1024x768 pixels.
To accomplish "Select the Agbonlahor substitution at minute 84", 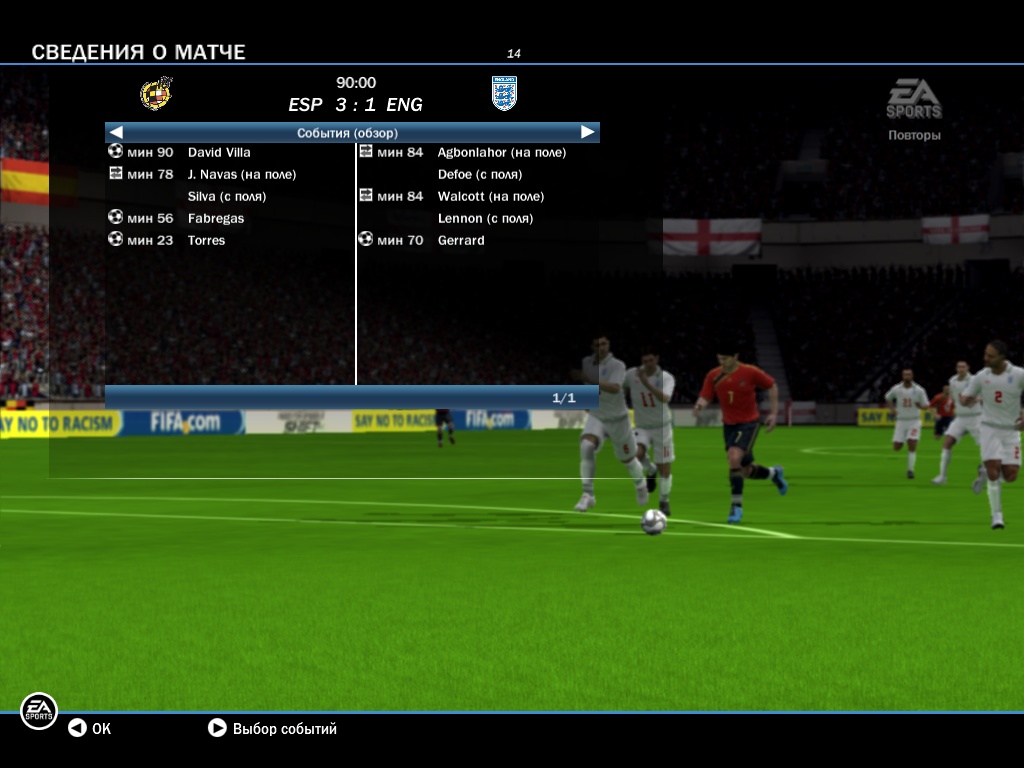I will (501, 152).
